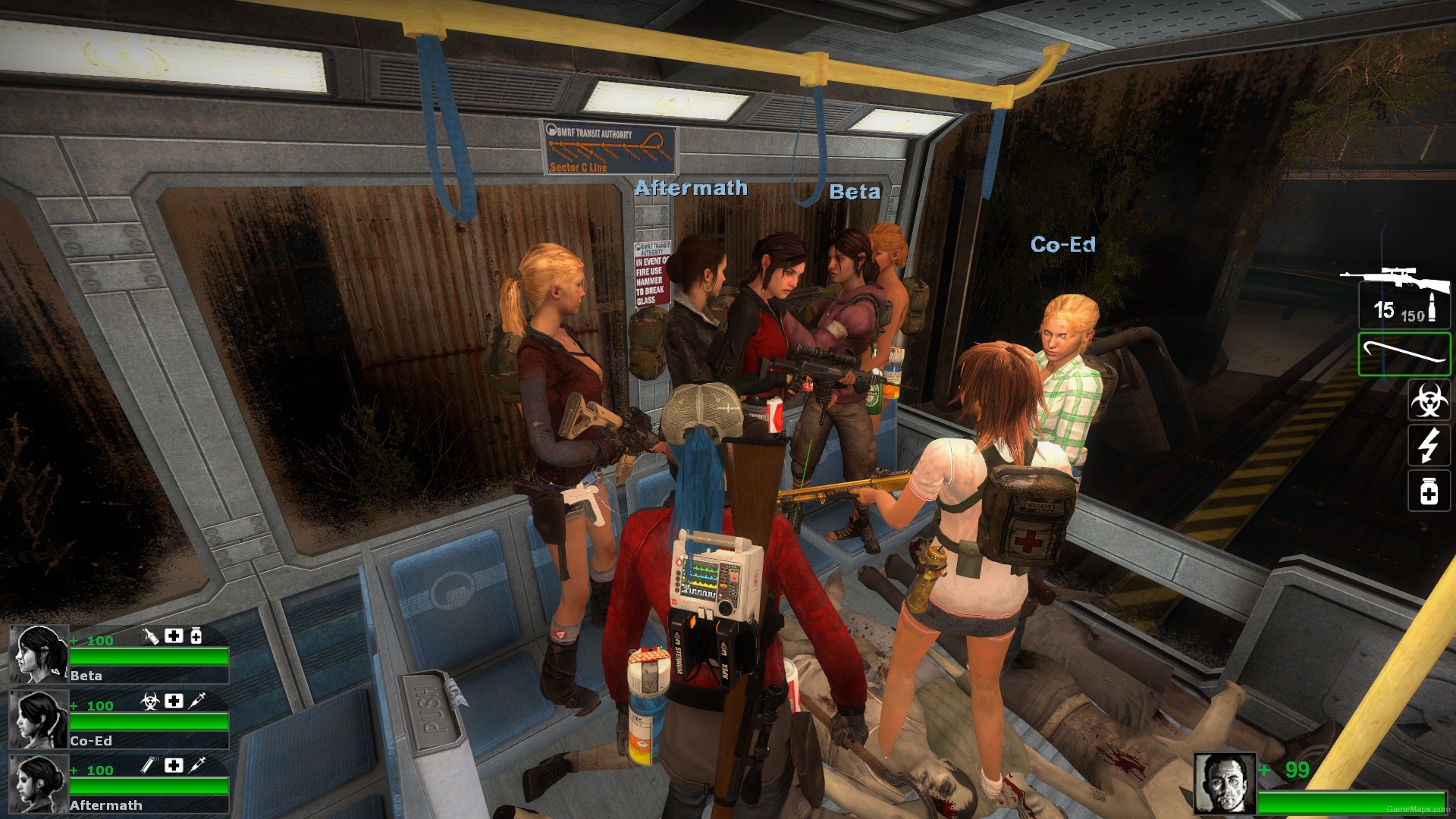1456x819 pixels.
Task: Click Beta's molotov bottle icon
Action: point(151,636)
